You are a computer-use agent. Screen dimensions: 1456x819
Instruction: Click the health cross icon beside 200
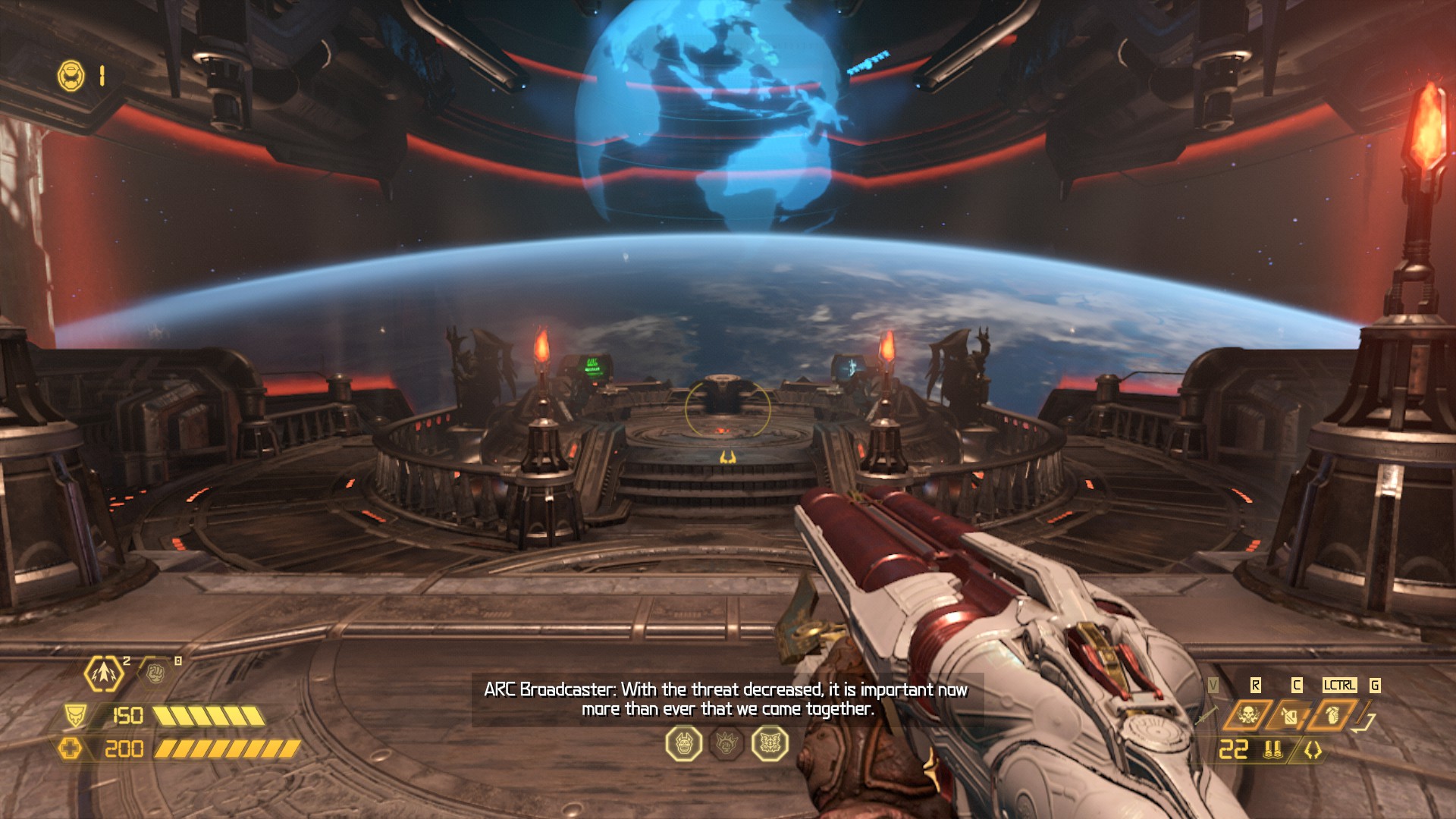click(72, 750)
